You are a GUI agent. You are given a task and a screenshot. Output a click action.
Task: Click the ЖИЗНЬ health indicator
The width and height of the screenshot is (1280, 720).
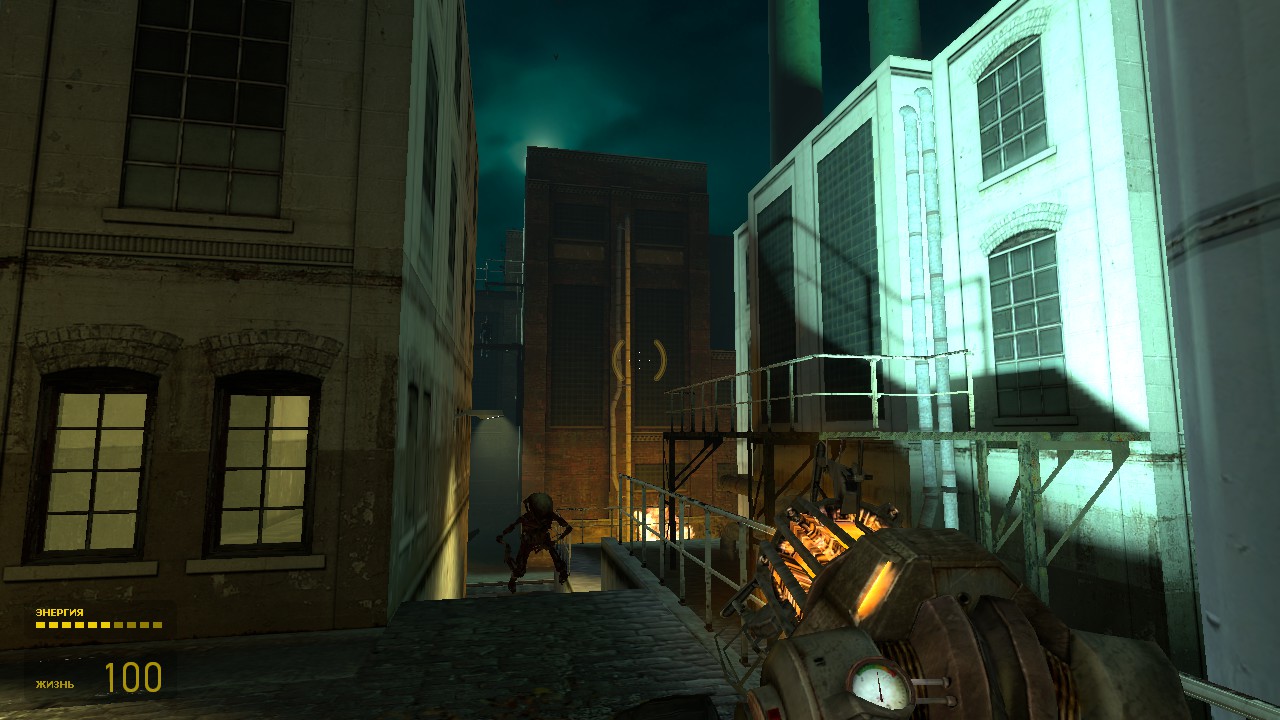click(x=55, y=686)
